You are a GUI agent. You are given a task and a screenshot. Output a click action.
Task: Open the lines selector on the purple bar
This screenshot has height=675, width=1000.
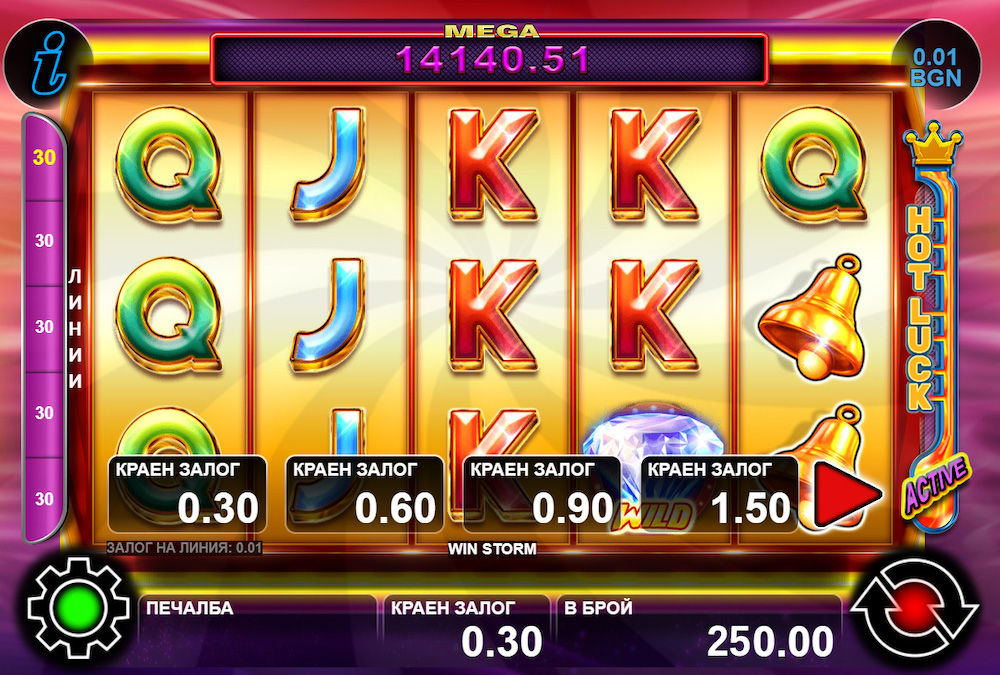45,326
